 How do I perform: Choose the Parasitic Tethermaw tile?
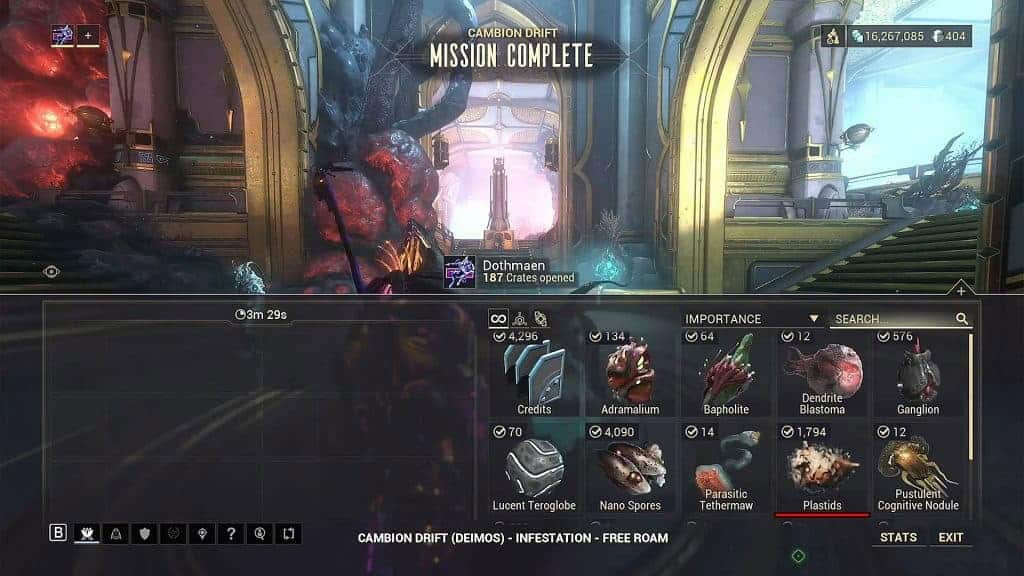726,468
